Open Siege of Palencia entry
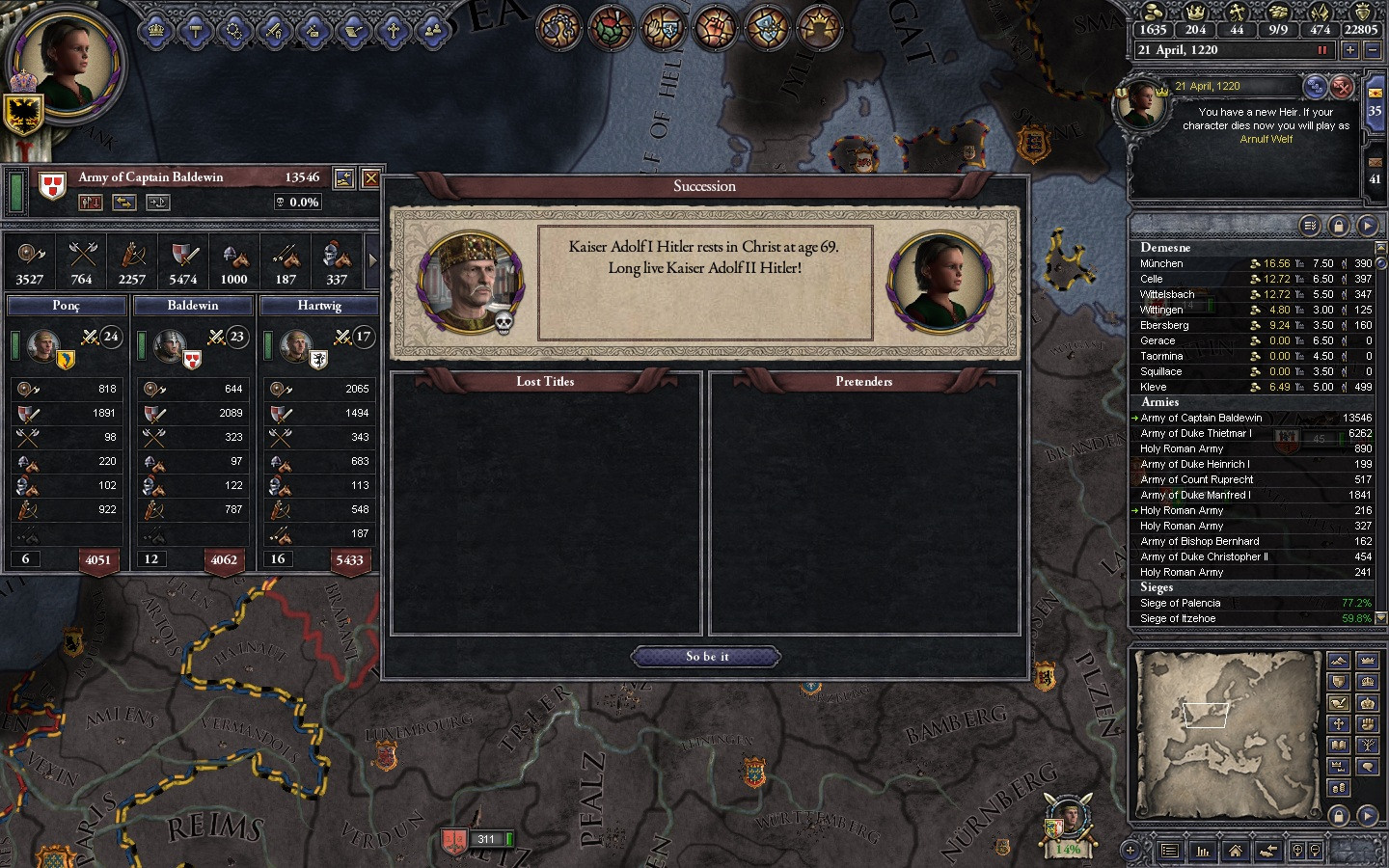 1181,603
